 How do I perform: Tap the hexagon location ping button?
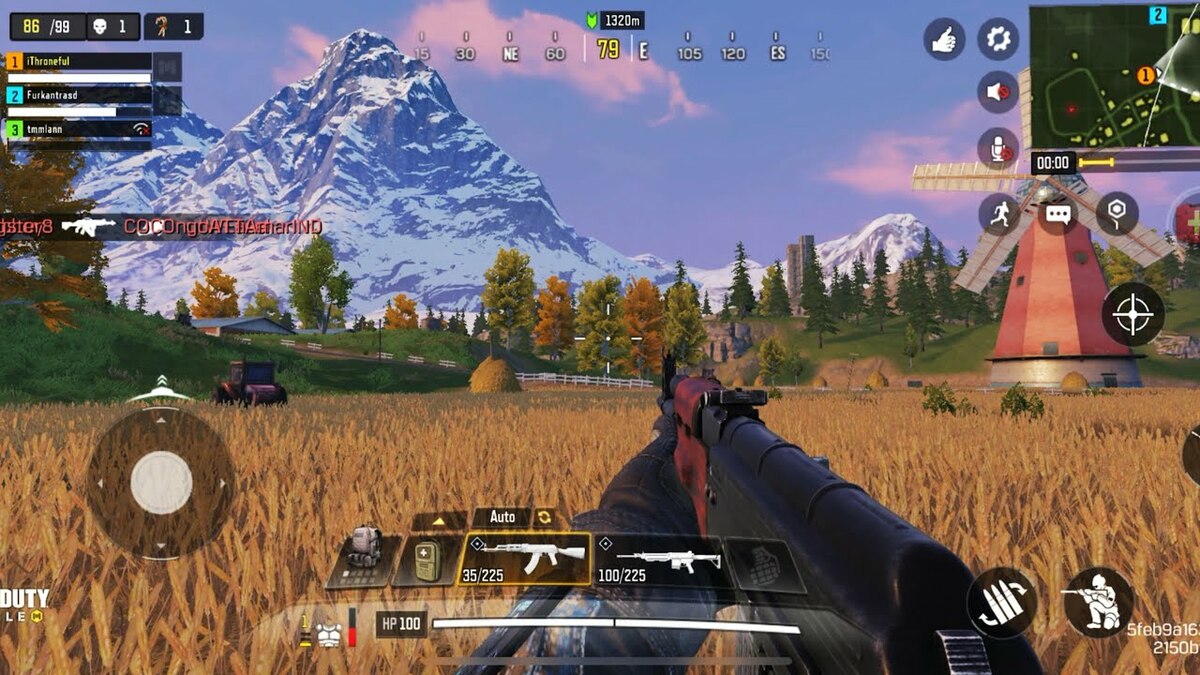(1117, 213)
